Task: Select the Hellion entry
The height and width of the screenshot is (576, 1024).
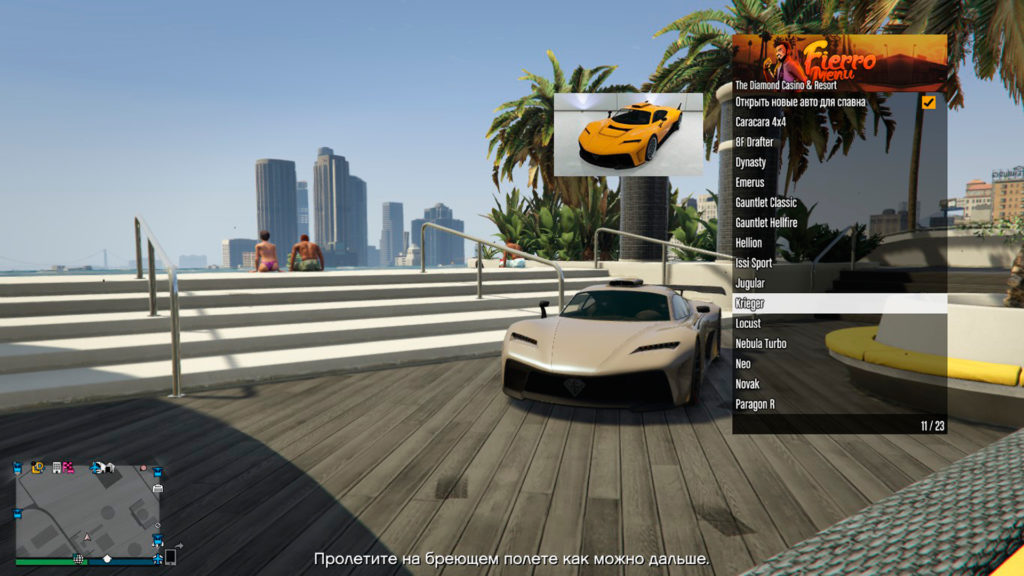Action: coord(749,243)
